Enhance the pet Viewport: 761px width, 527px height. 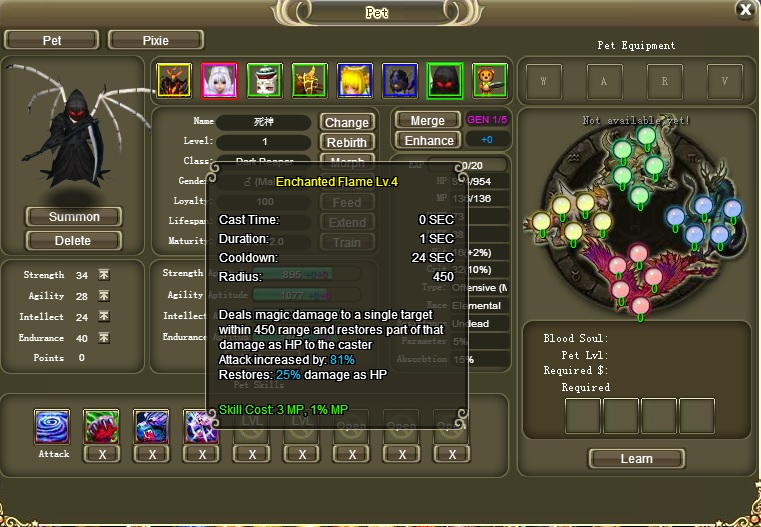[429, 141]
